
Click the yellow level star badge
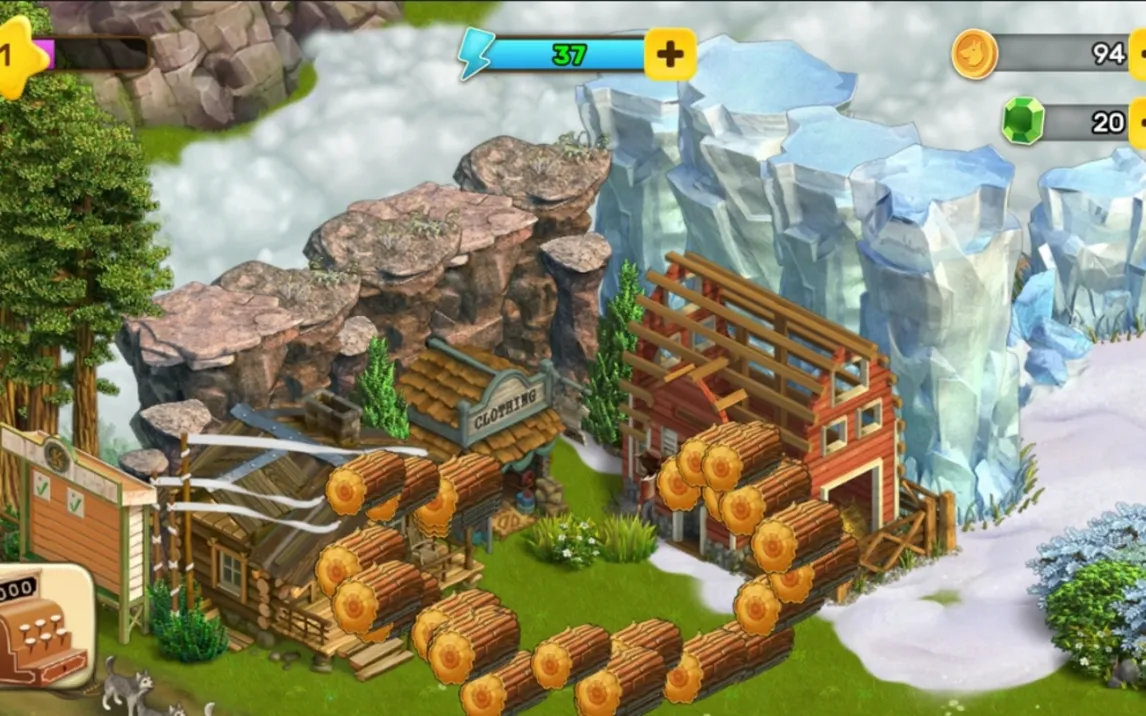pos(18,56)
